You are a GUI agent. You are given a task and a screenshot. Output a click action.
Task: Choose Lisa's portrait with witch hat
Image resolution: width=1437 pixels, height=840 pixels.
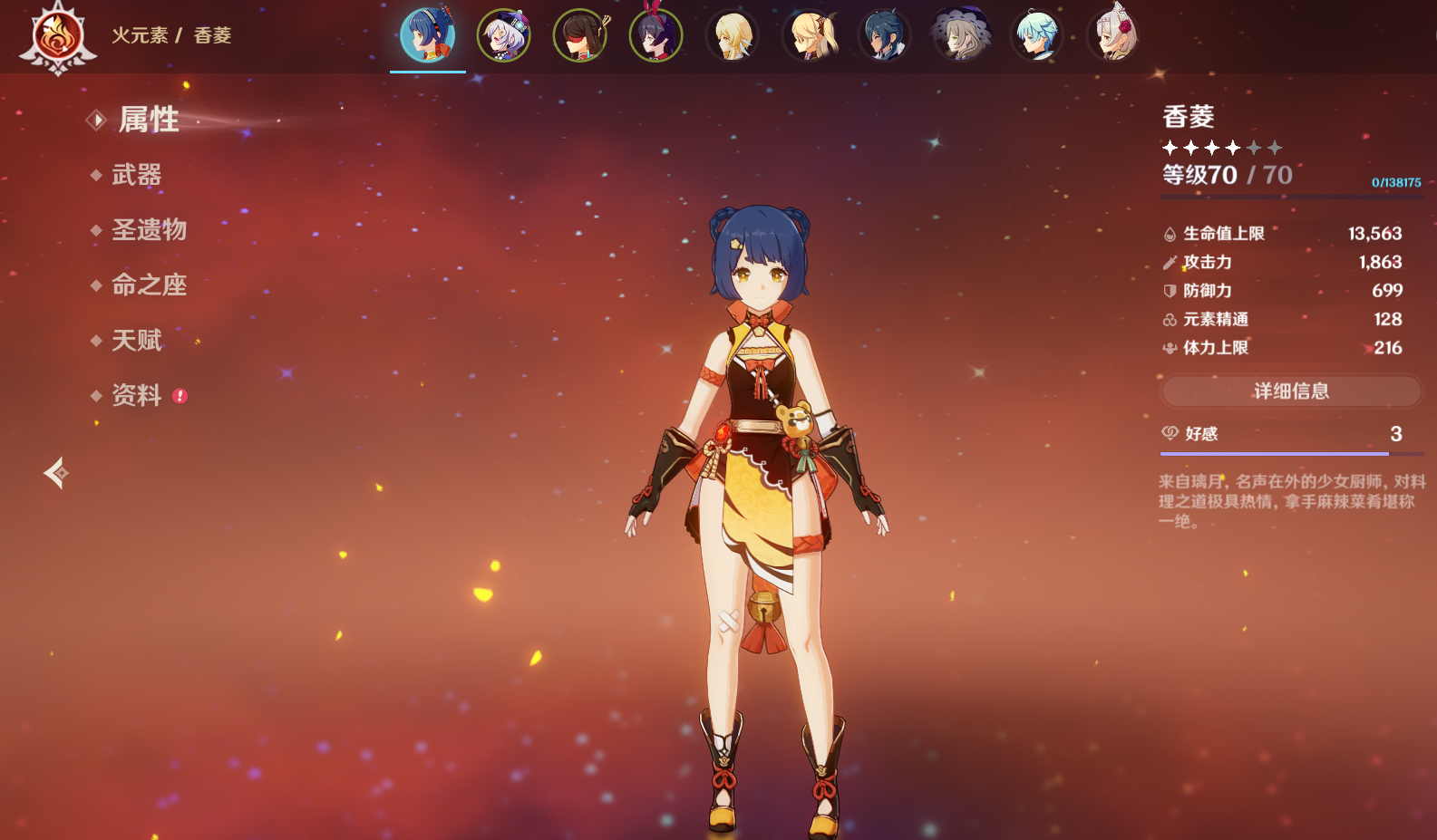coord(961,35)
